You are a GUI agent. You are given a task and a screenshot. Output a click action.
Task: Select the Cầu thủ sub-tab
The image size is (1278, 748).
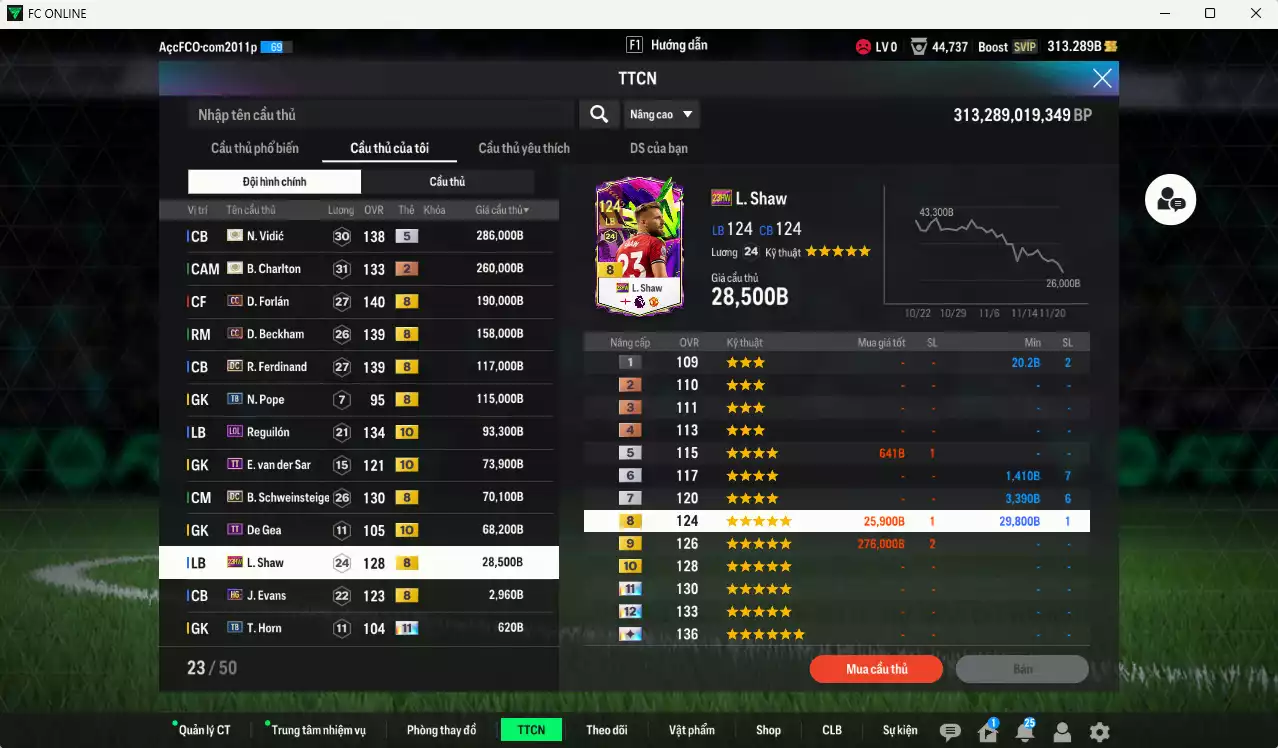click(x=447, y=181)
